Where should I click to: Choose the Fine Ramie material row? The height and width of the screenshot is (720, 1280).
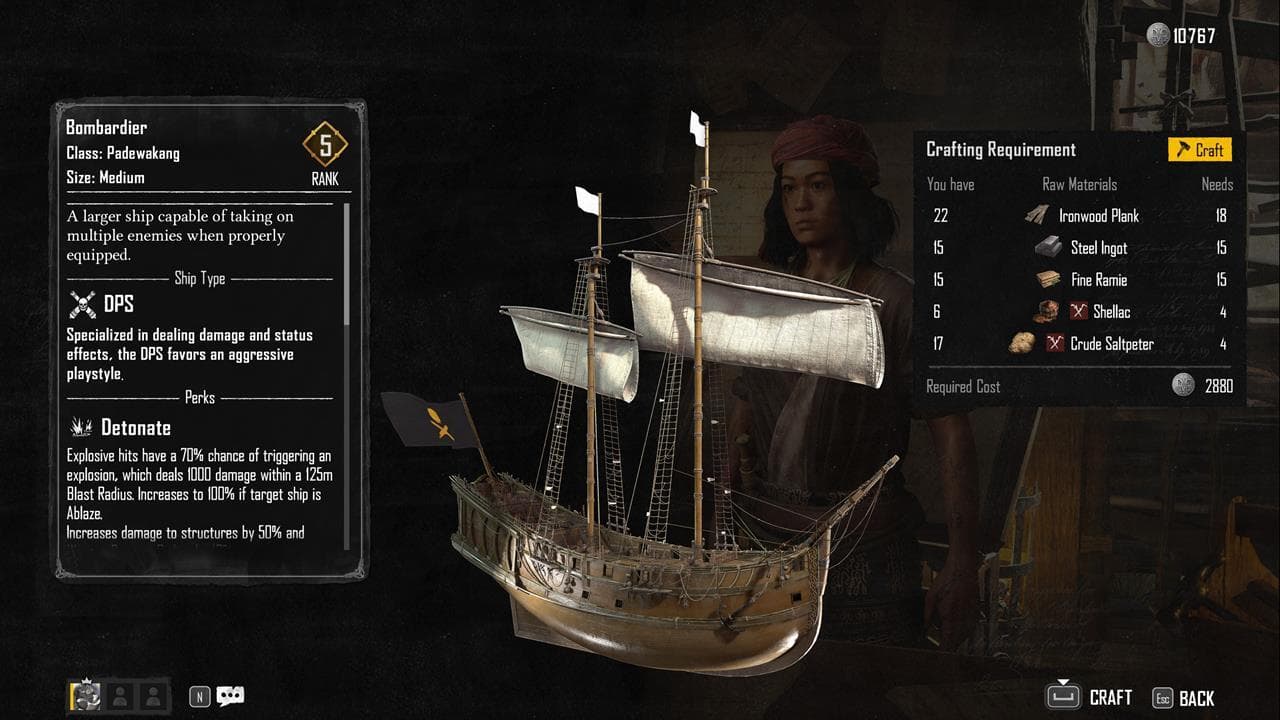pyautogui.click(x=1098, y=279)
